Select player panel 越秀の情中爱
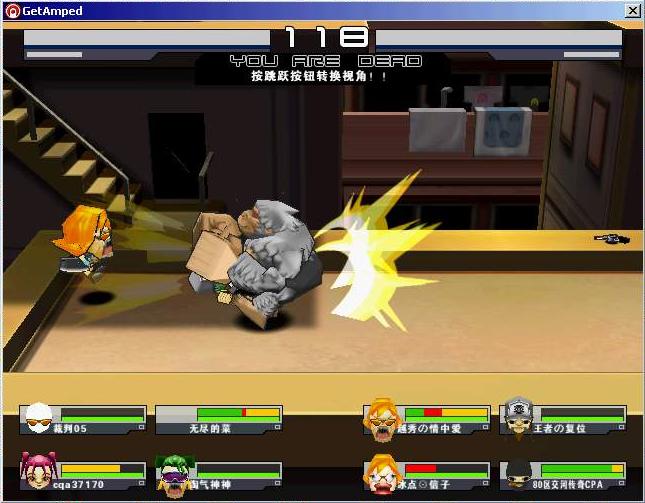645x503 pixels. point(428,419)
